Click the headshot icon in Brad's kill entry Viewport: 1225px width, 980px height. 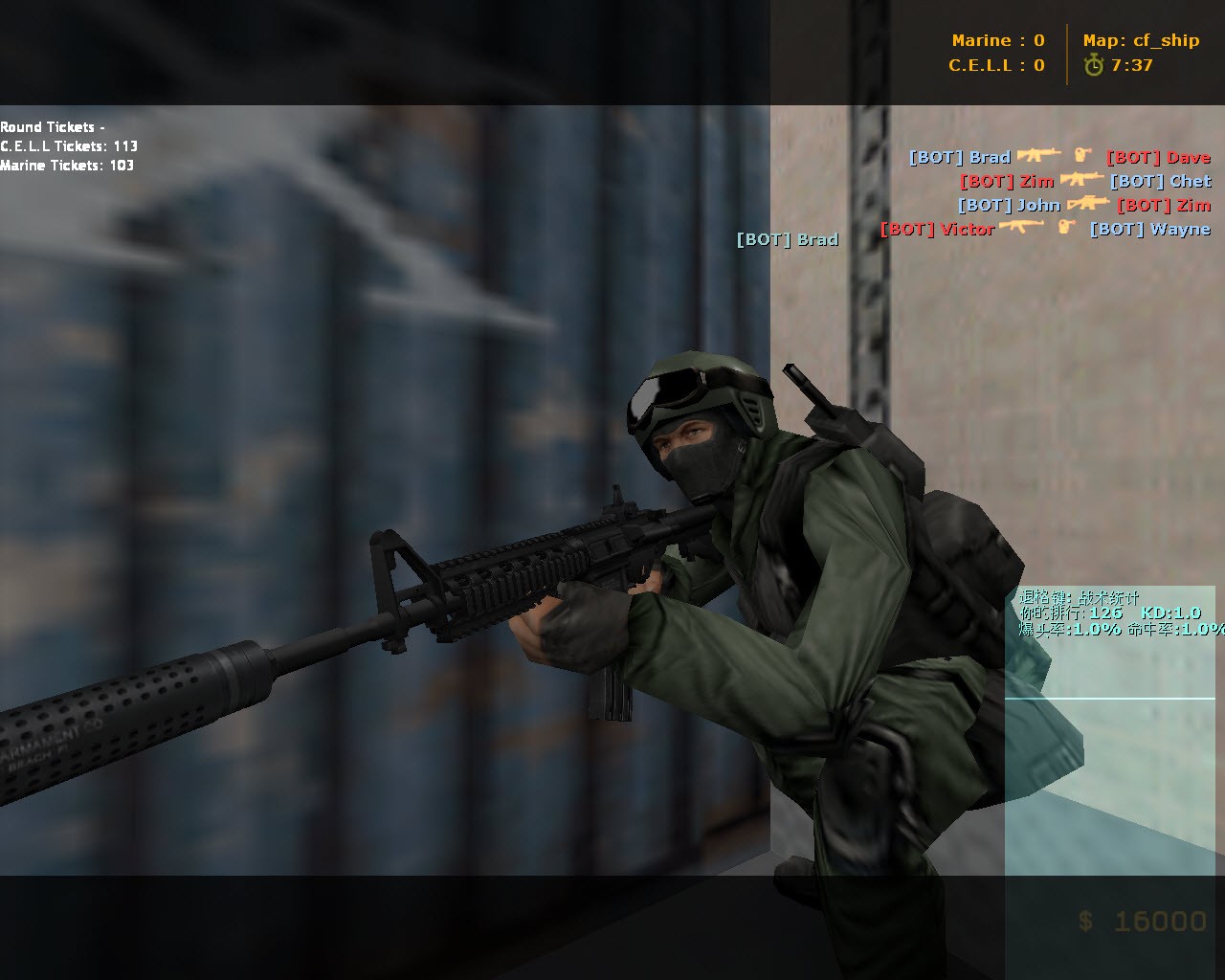click(1080, 155)
